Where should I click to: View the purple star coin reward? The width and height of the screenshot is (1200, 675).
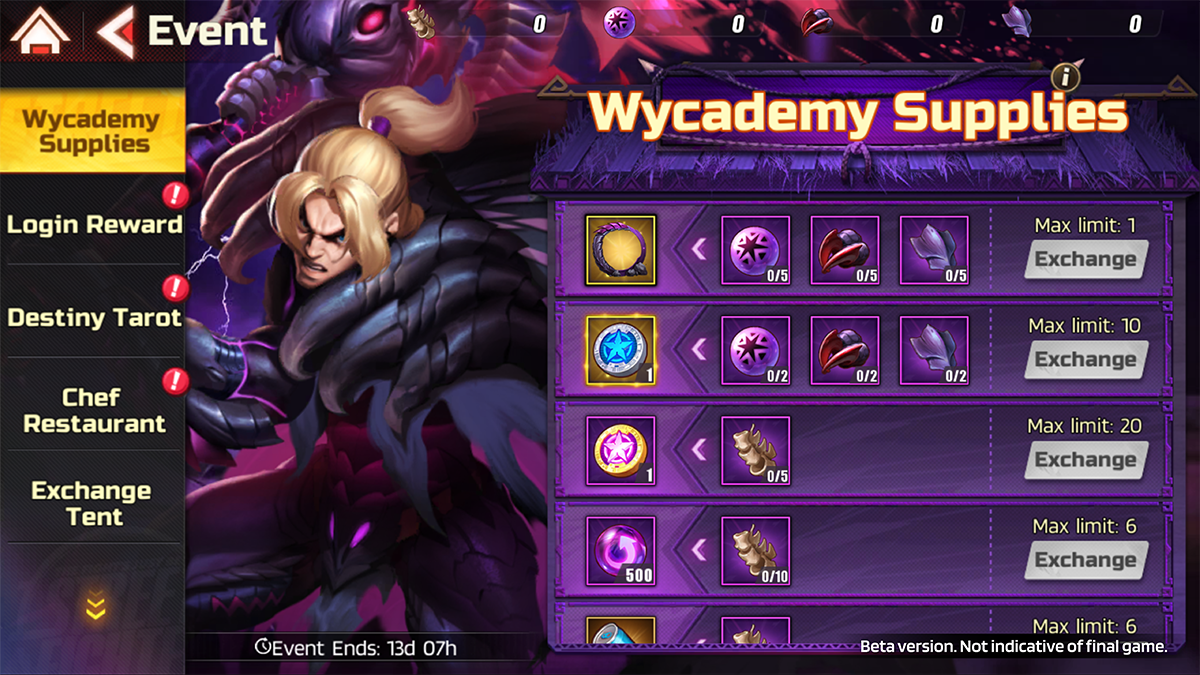click(x=620, y=450)
